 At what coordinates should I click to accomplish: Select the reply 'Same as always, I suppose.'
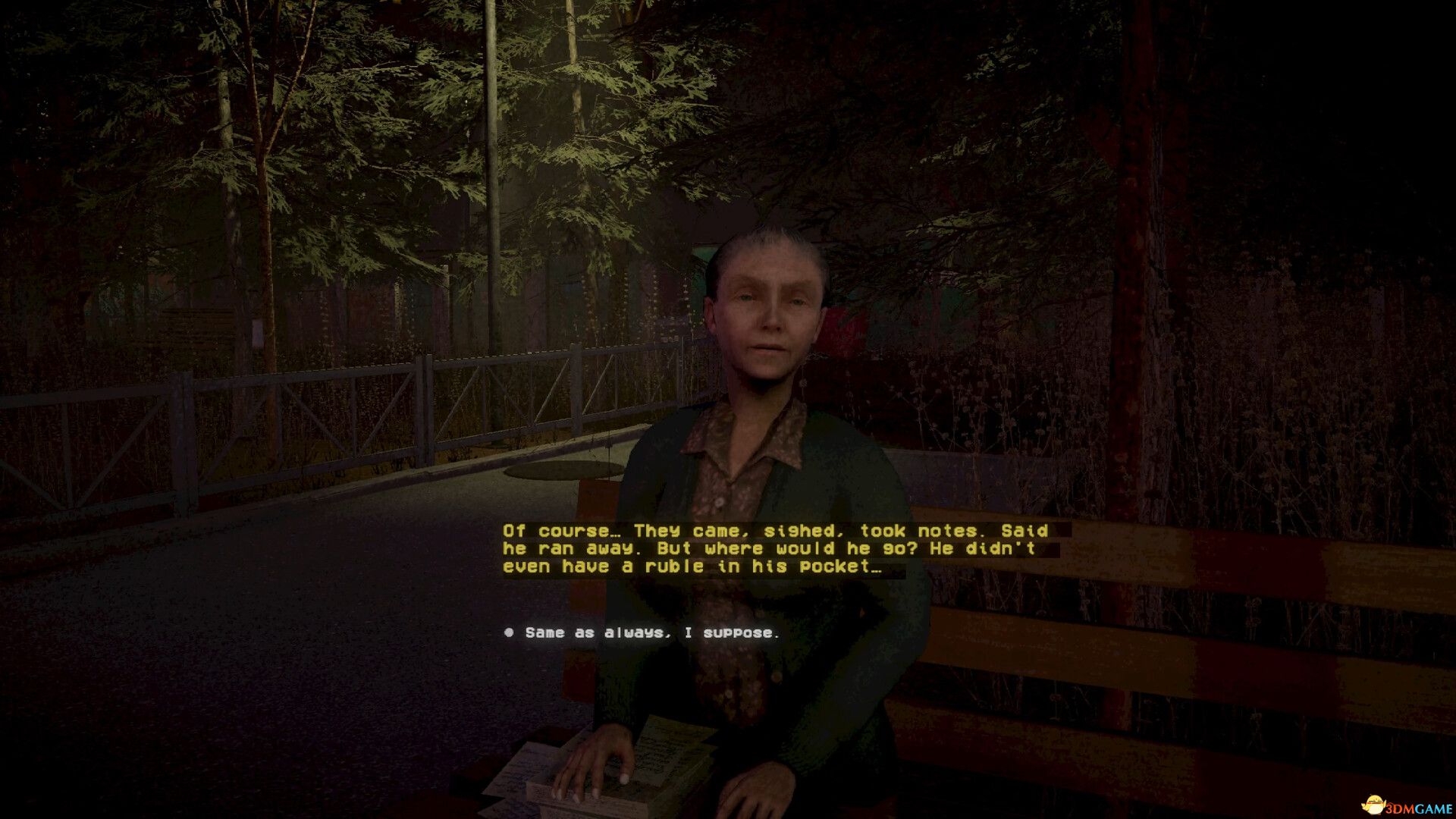pos(648,634)
